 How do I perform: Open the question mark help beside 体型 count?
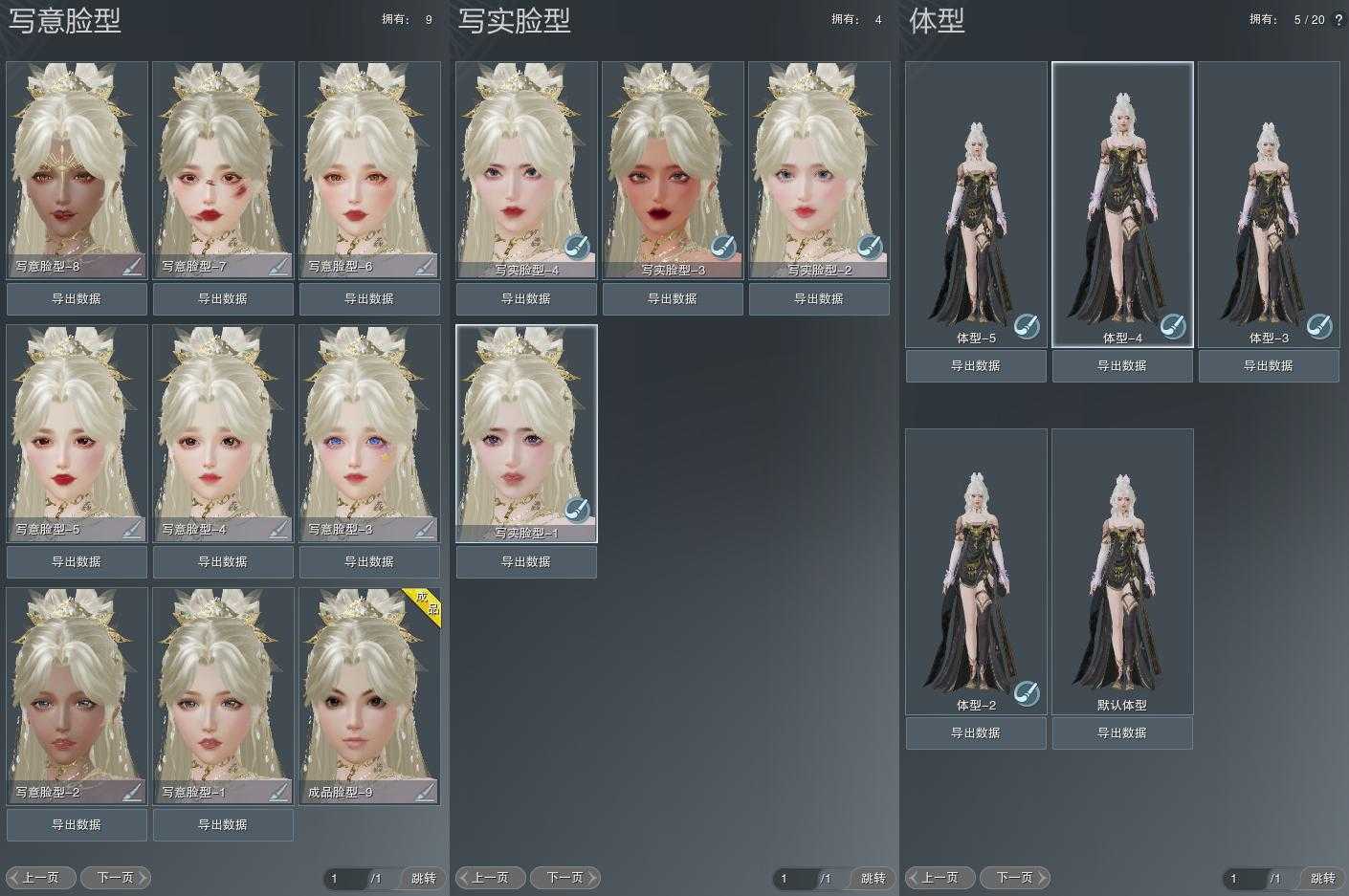[1338, 19]
